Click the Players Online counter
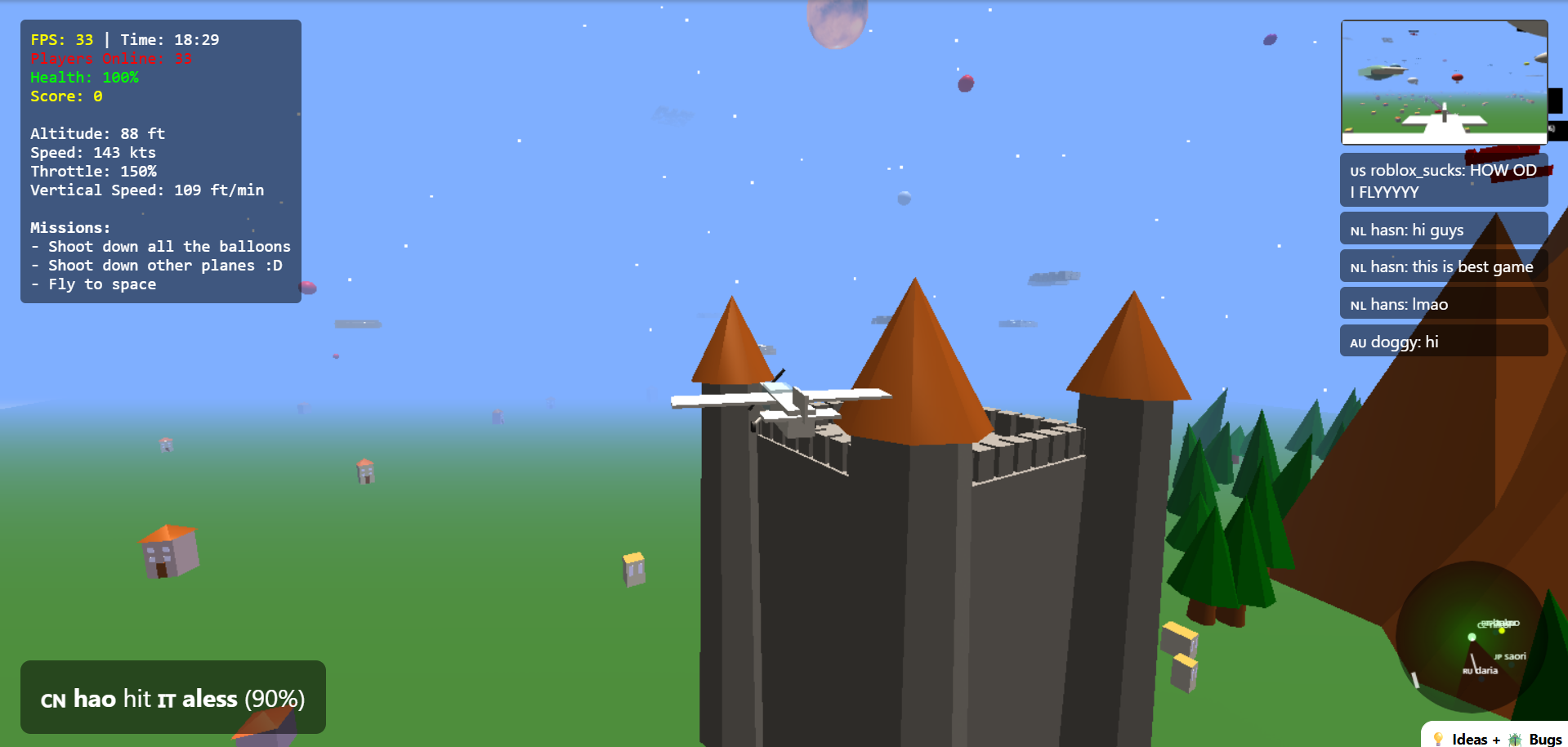 click(110, 58)
